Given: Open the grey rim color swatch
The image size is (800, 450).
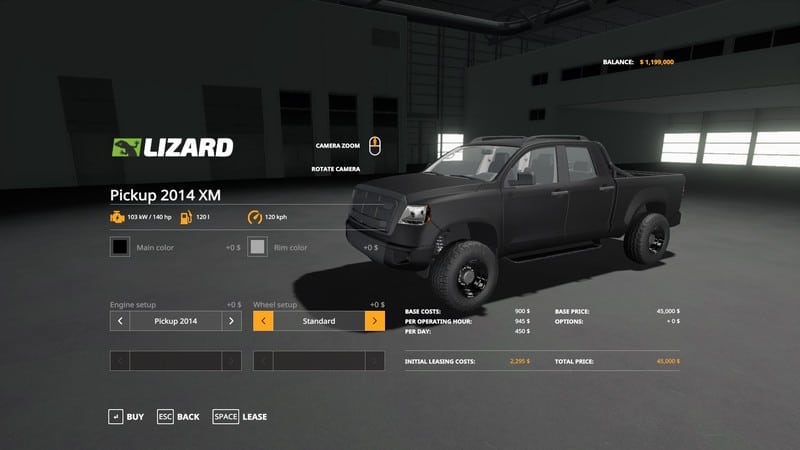Looking at the screenshot, I should (x=258, y=246).
